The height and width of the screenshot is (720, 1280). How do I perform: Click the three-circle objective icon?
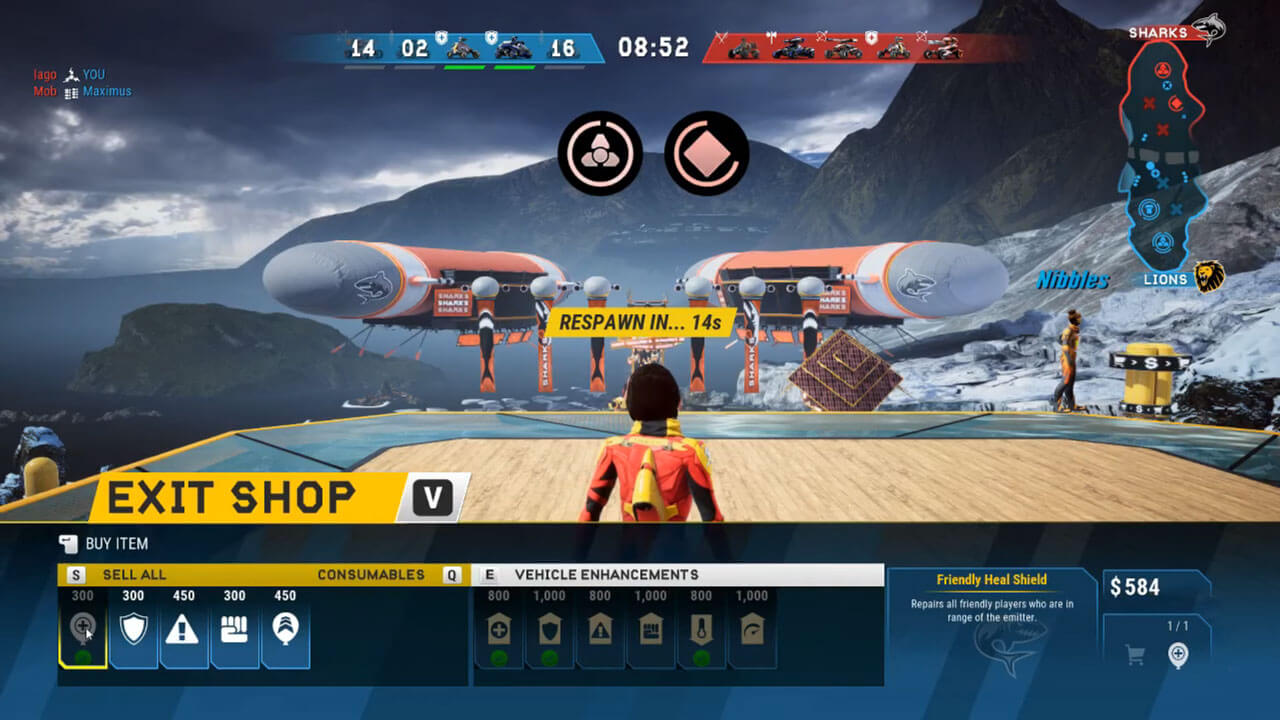599,153
